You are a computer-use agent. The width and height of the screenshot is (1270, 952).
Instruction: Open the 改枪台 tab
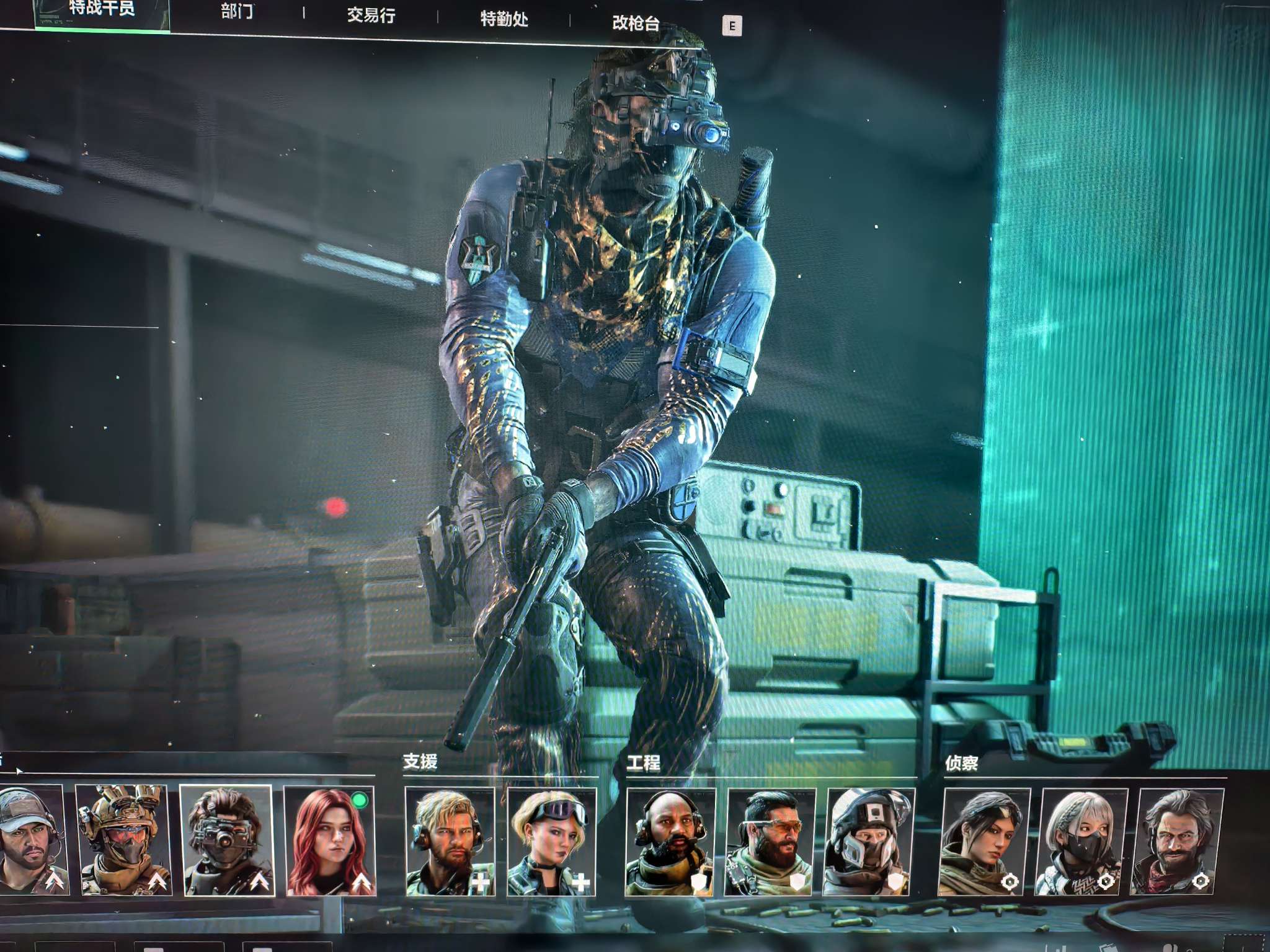[x=636, y=23]
